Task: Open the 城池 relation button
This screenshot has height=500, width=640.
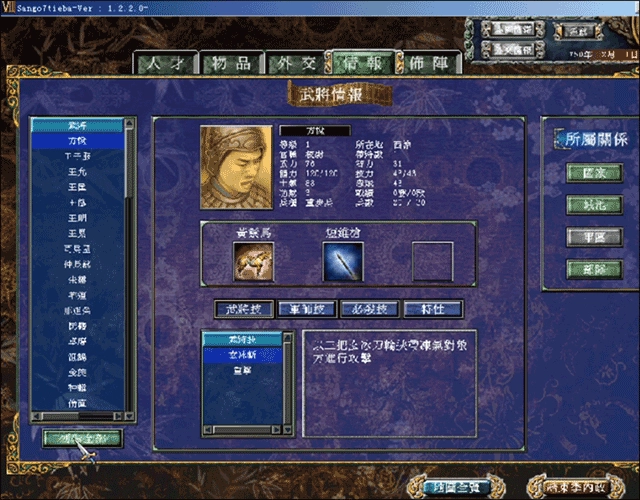Action: point(587,204)
